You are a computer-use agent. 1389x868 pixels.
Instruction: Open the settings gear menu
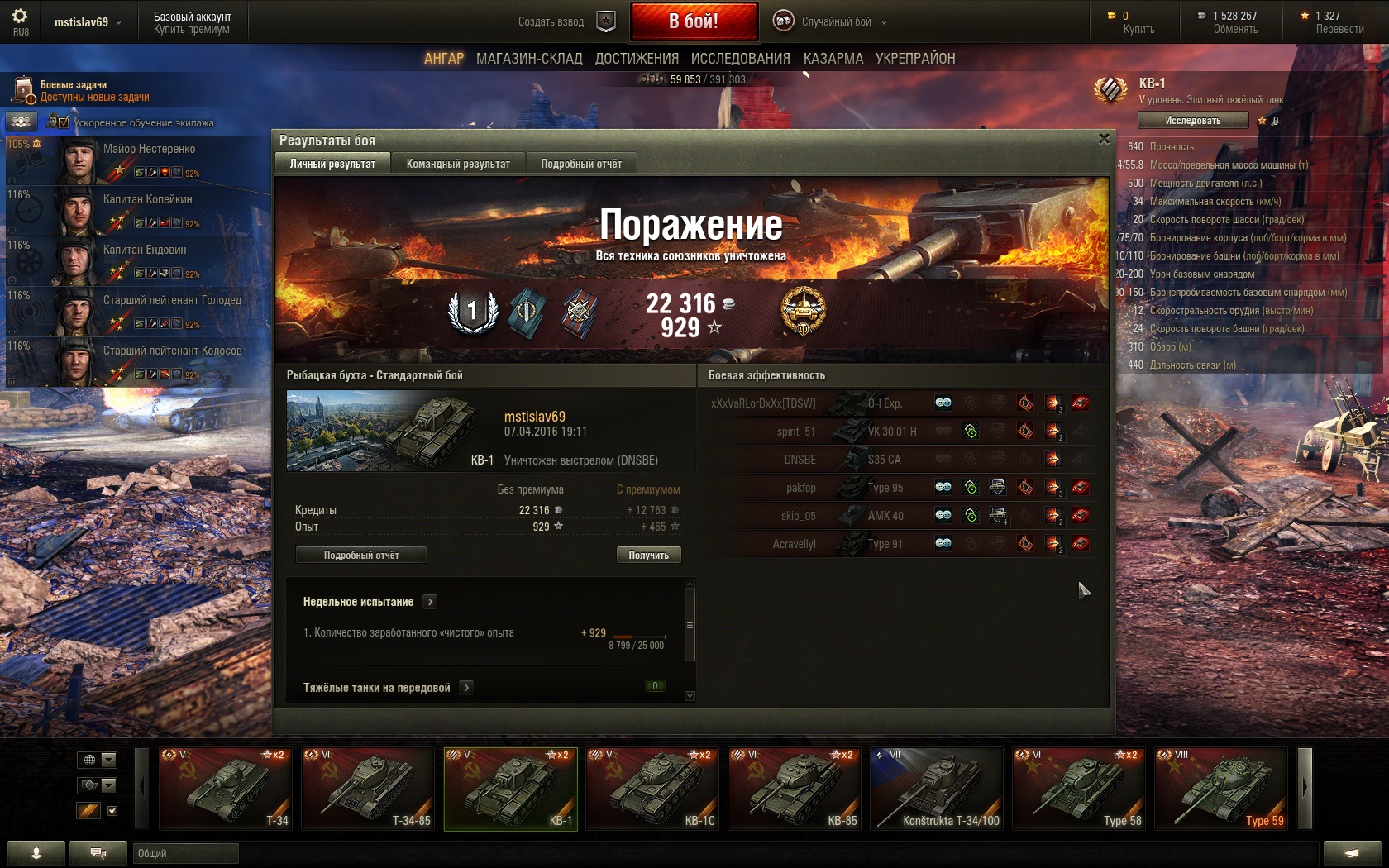coord(20,17)
